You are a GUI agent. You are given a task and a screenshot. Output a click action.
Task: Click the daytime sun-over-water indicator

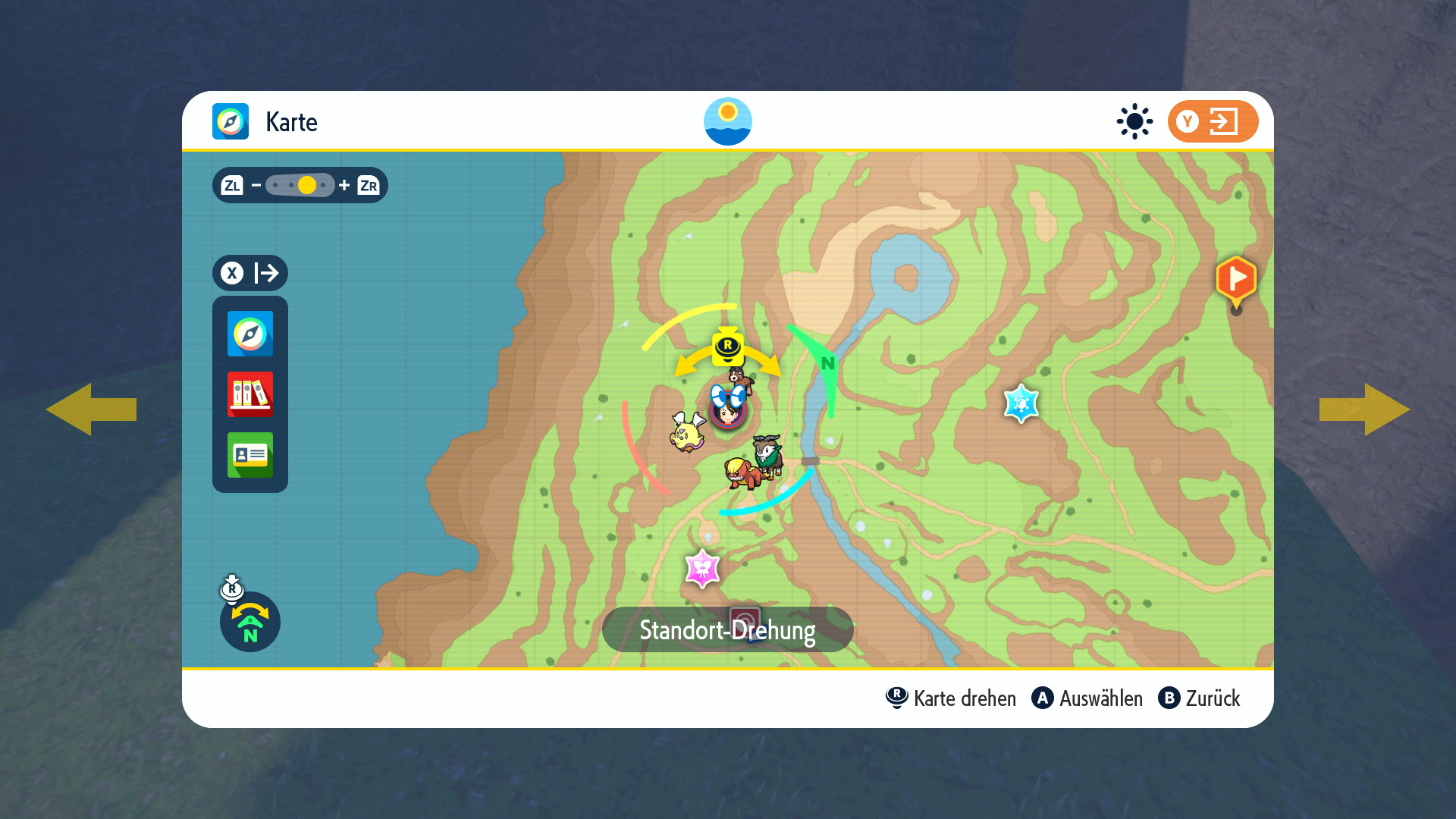coord(727,121)
